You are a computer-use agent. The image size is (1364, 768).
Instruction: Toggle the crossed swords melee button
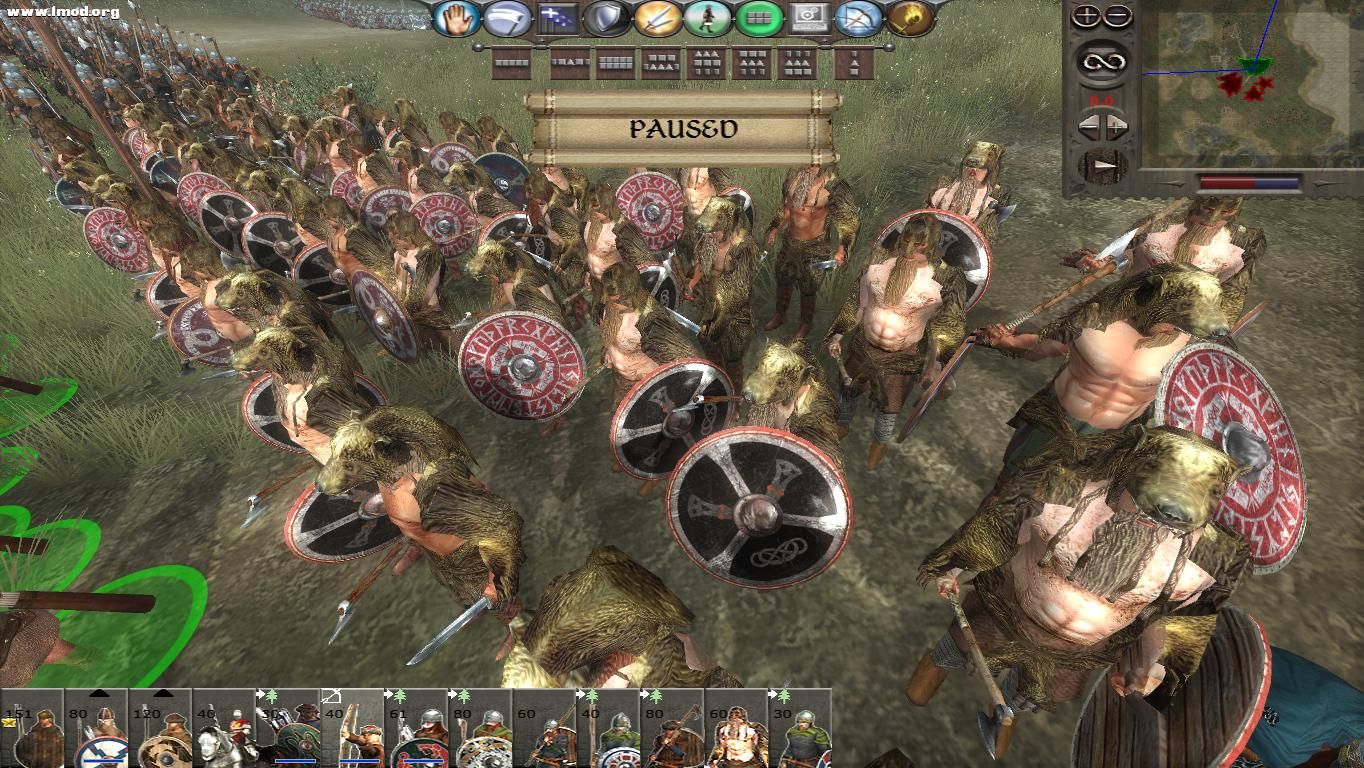pos(657,18)
